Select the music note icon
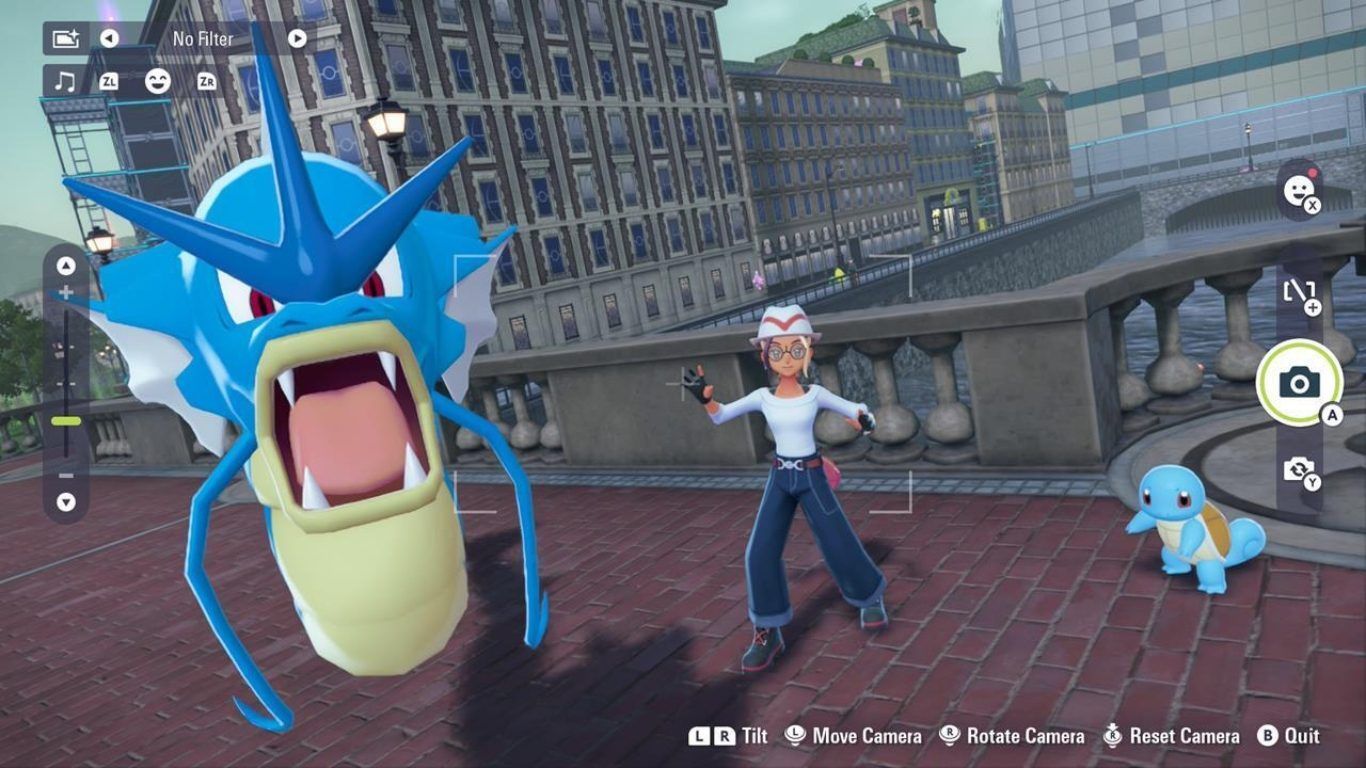 [65, 81]
